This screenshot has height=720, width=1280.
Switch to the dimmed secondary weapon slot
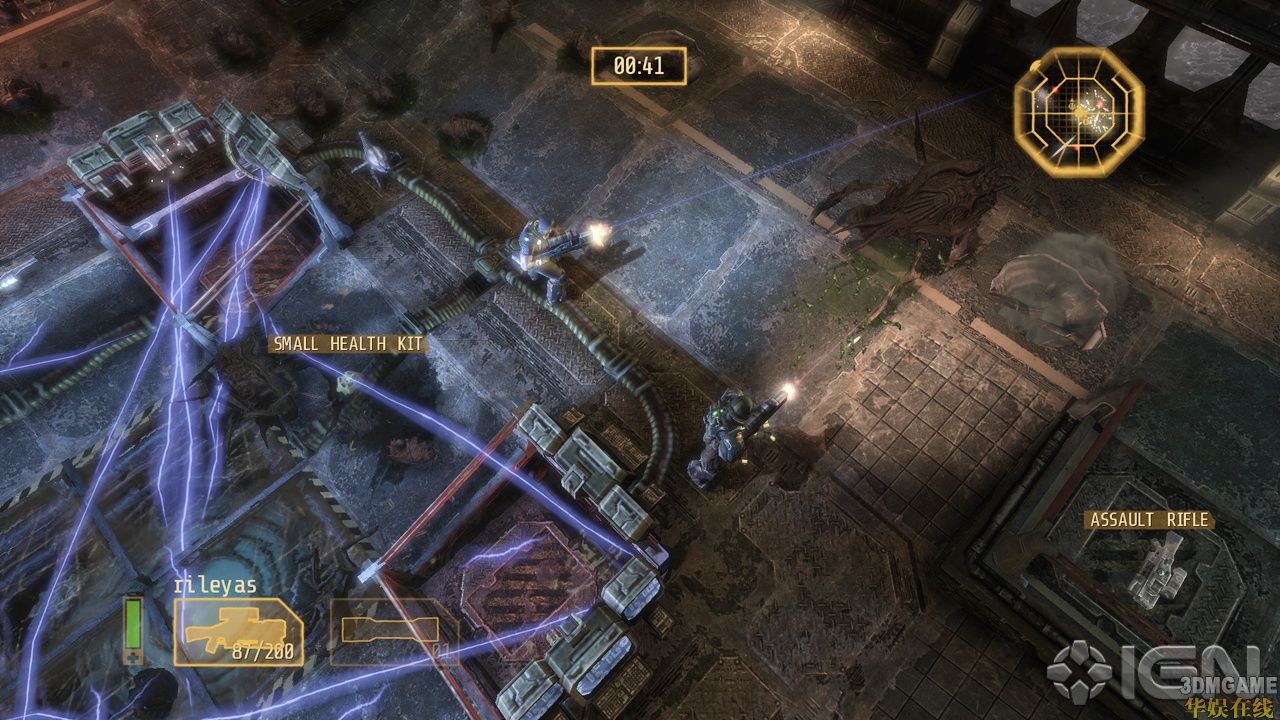click(393, 632)
